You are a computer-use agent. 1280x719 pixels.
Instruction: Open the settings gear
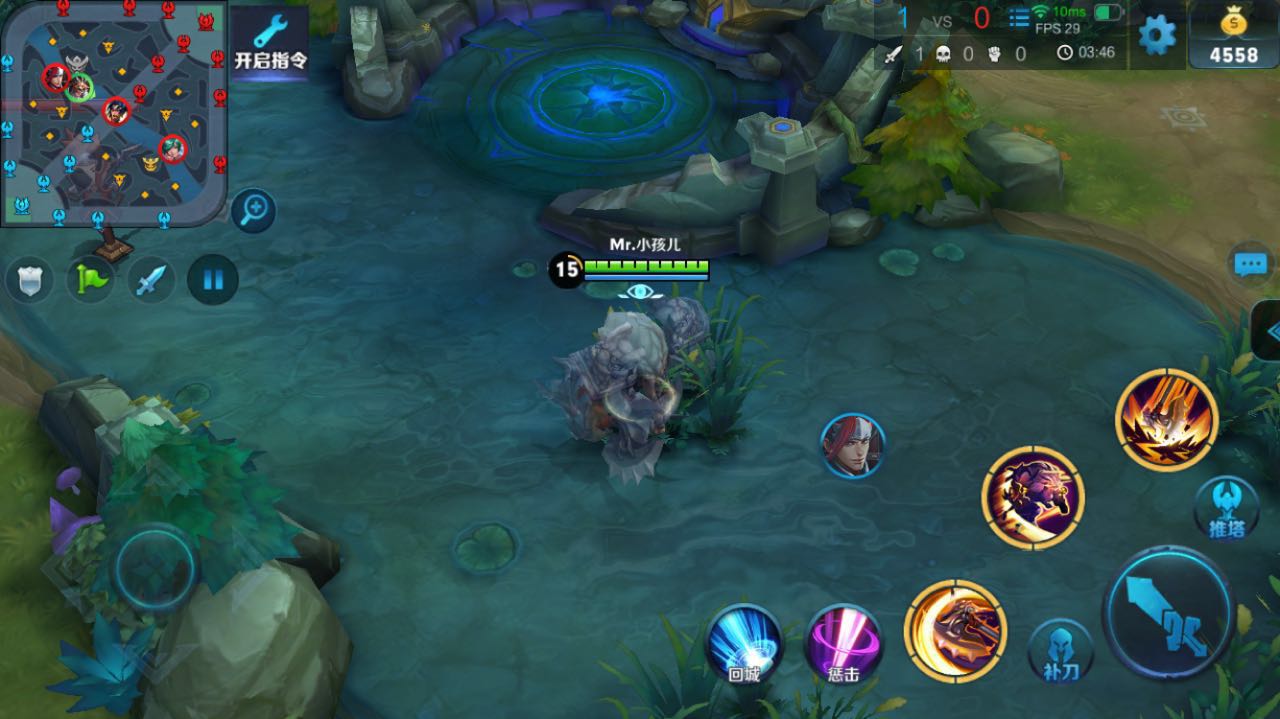tap(1157, 36)
